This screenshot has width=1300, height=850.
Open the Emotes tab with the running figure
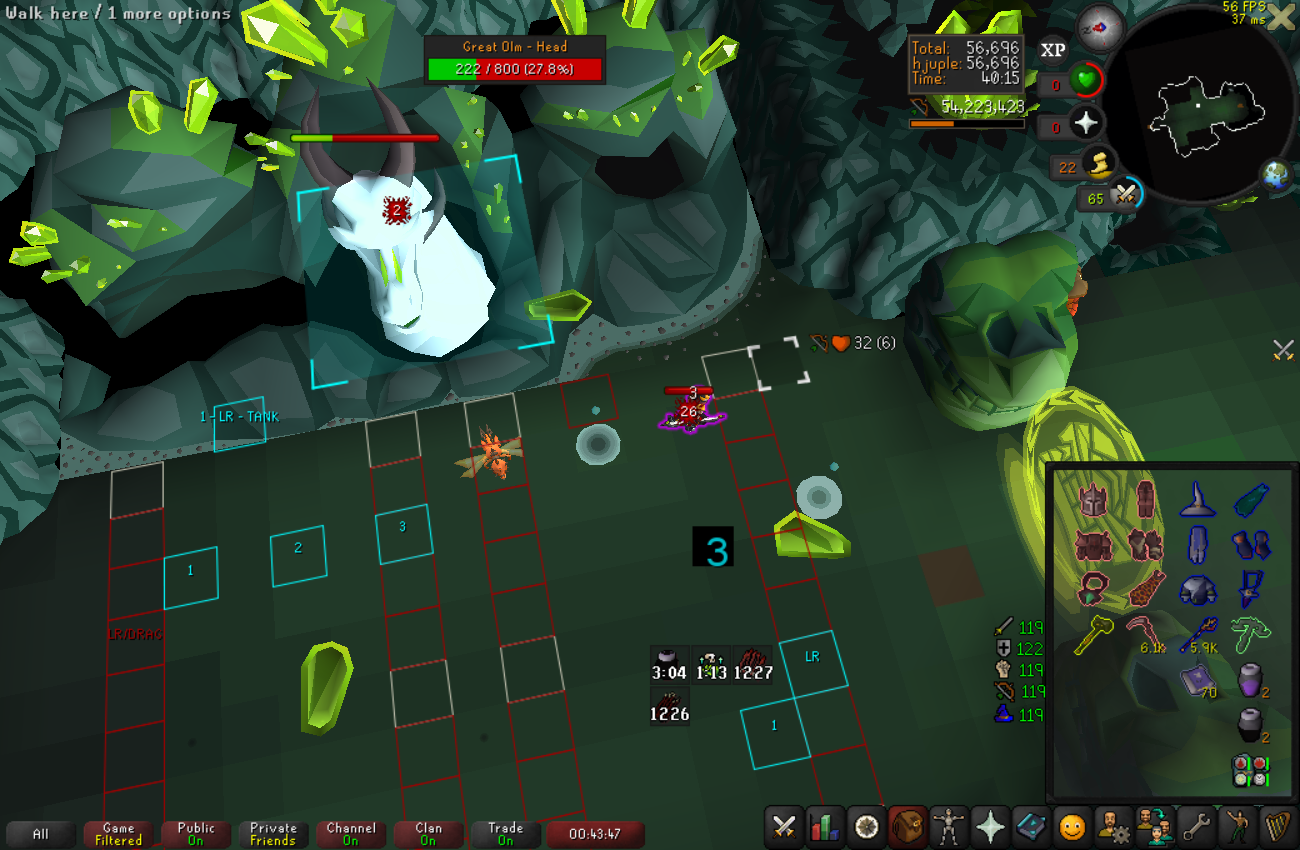(1237, 827)
